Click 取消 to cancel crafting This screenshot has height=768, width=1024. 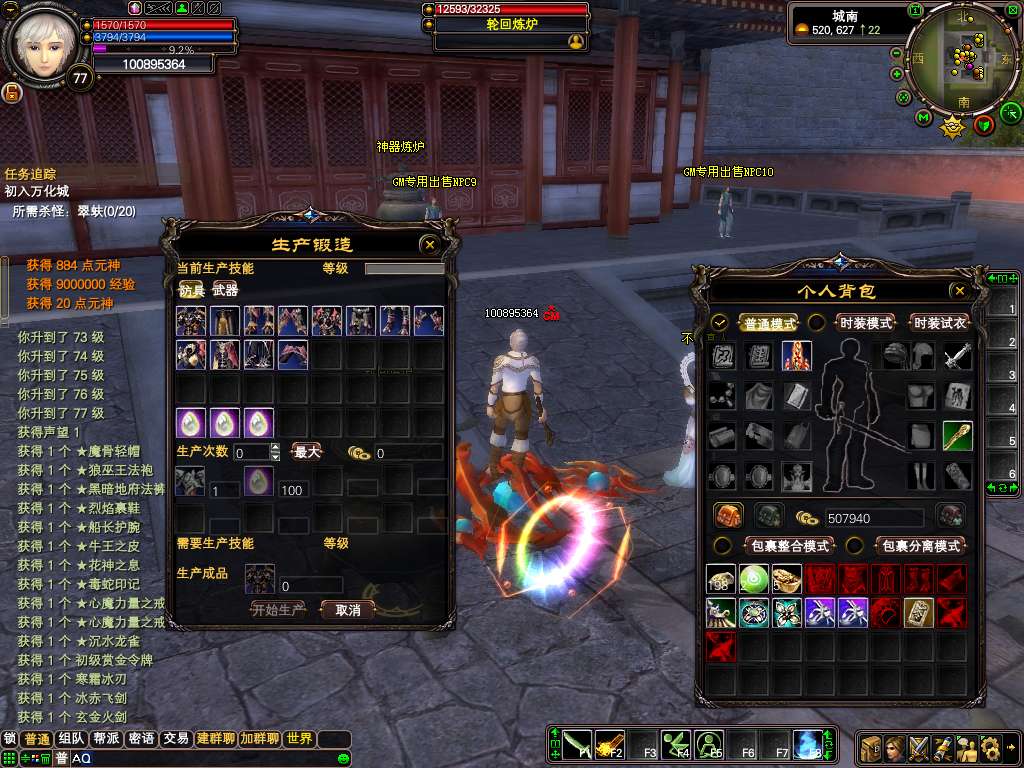[x=347, y=609]
